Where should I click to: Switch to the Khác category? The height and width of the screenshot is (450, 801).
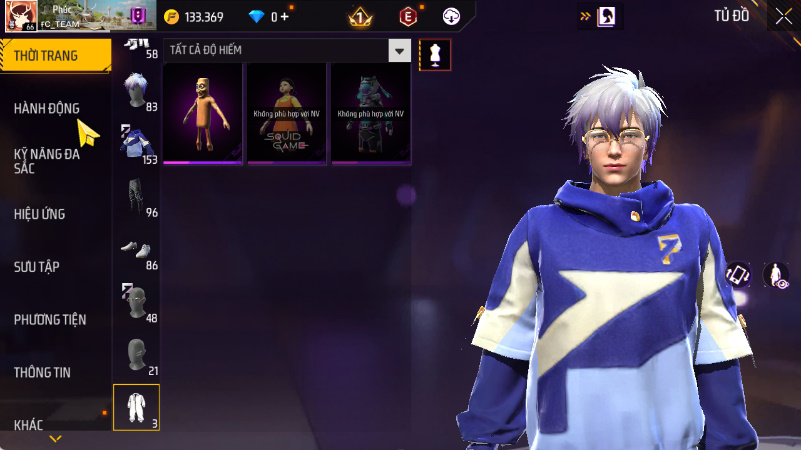[x=29, y=425]
